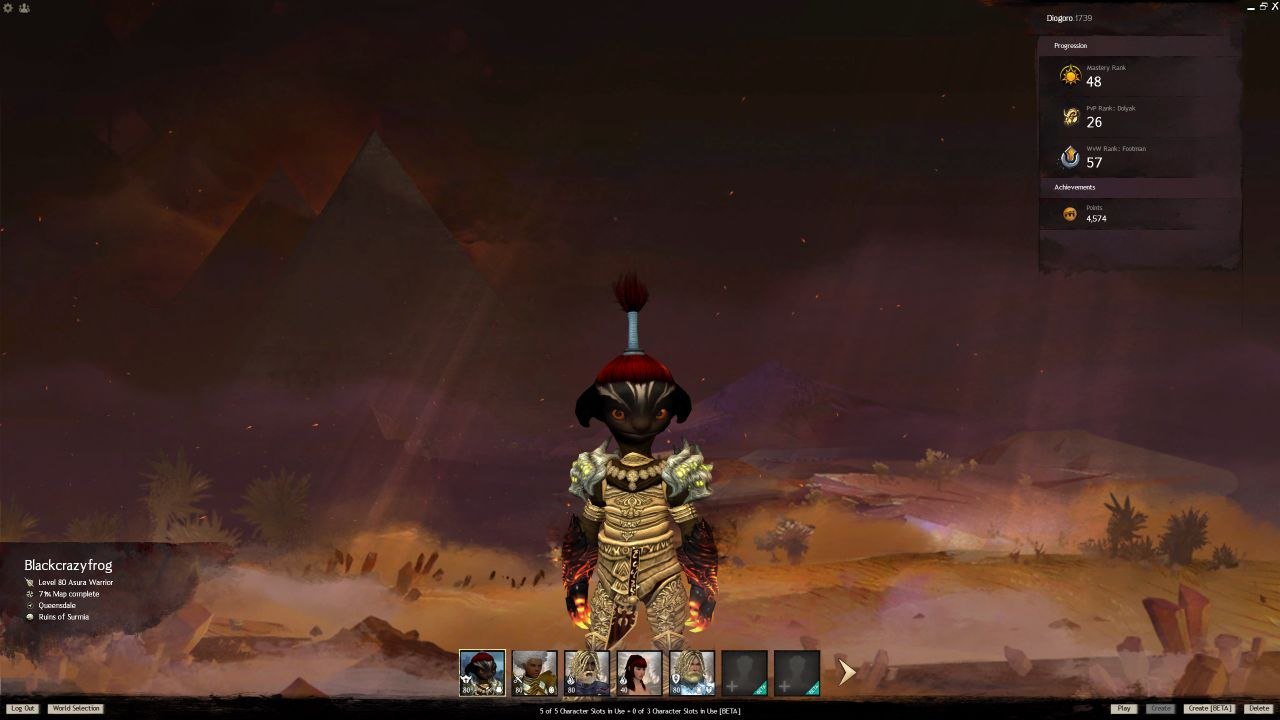Close the game window
1280x720 pixels.
point(1274,7)
